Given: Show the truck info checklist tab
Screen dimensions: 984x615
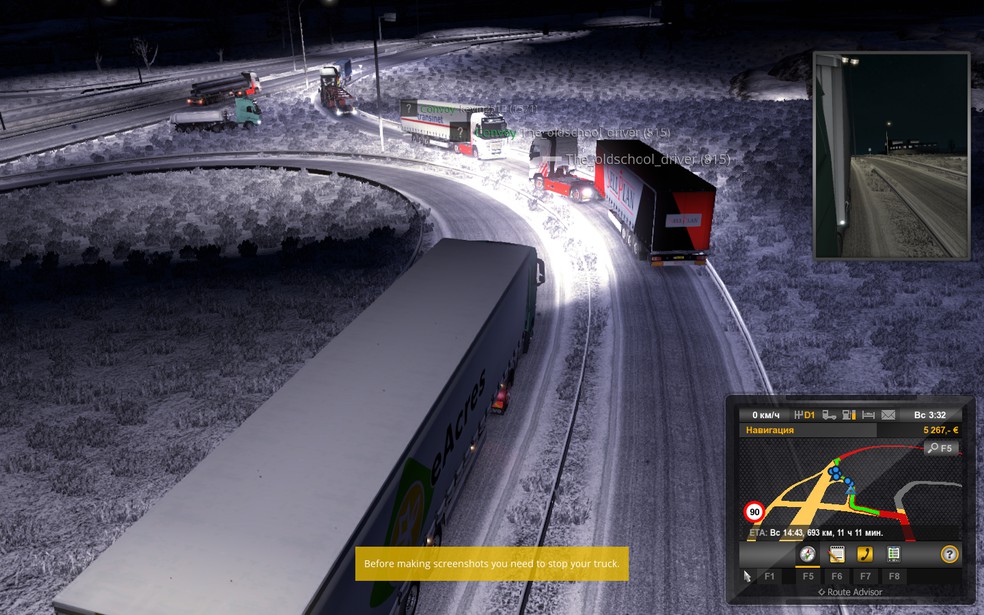Looking at the screenshot, I should click(894, 554).
